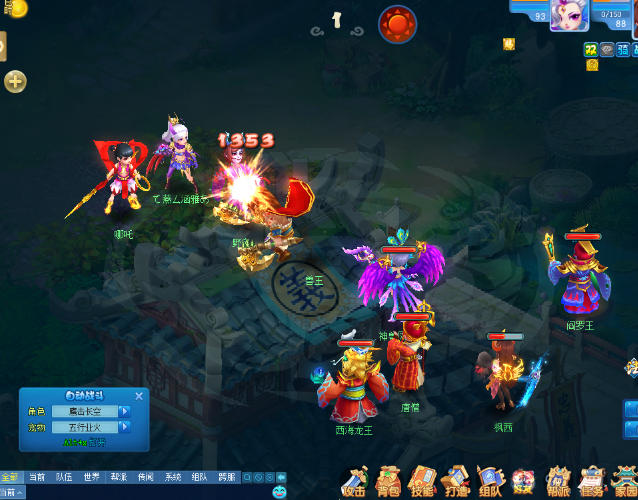Open the 攻击 (Attack) menu button
This screenshot has width=638, height=500.
point(353,482)
